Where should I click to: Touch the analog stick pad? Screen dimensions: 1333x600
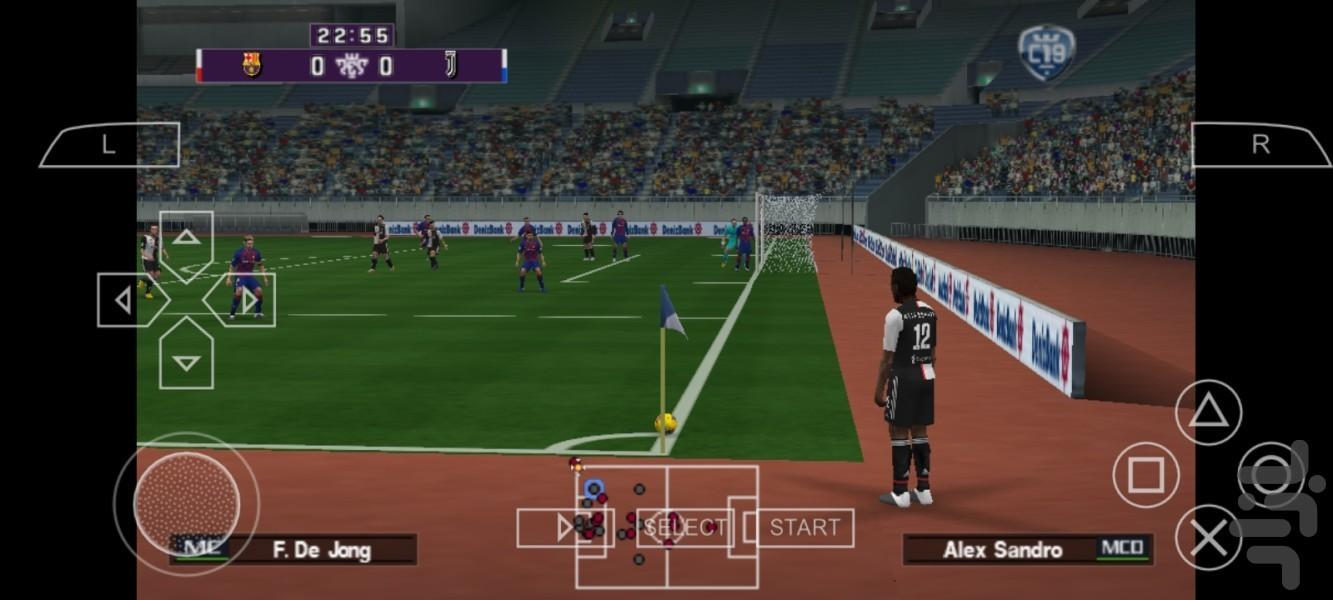click(186, 502)
